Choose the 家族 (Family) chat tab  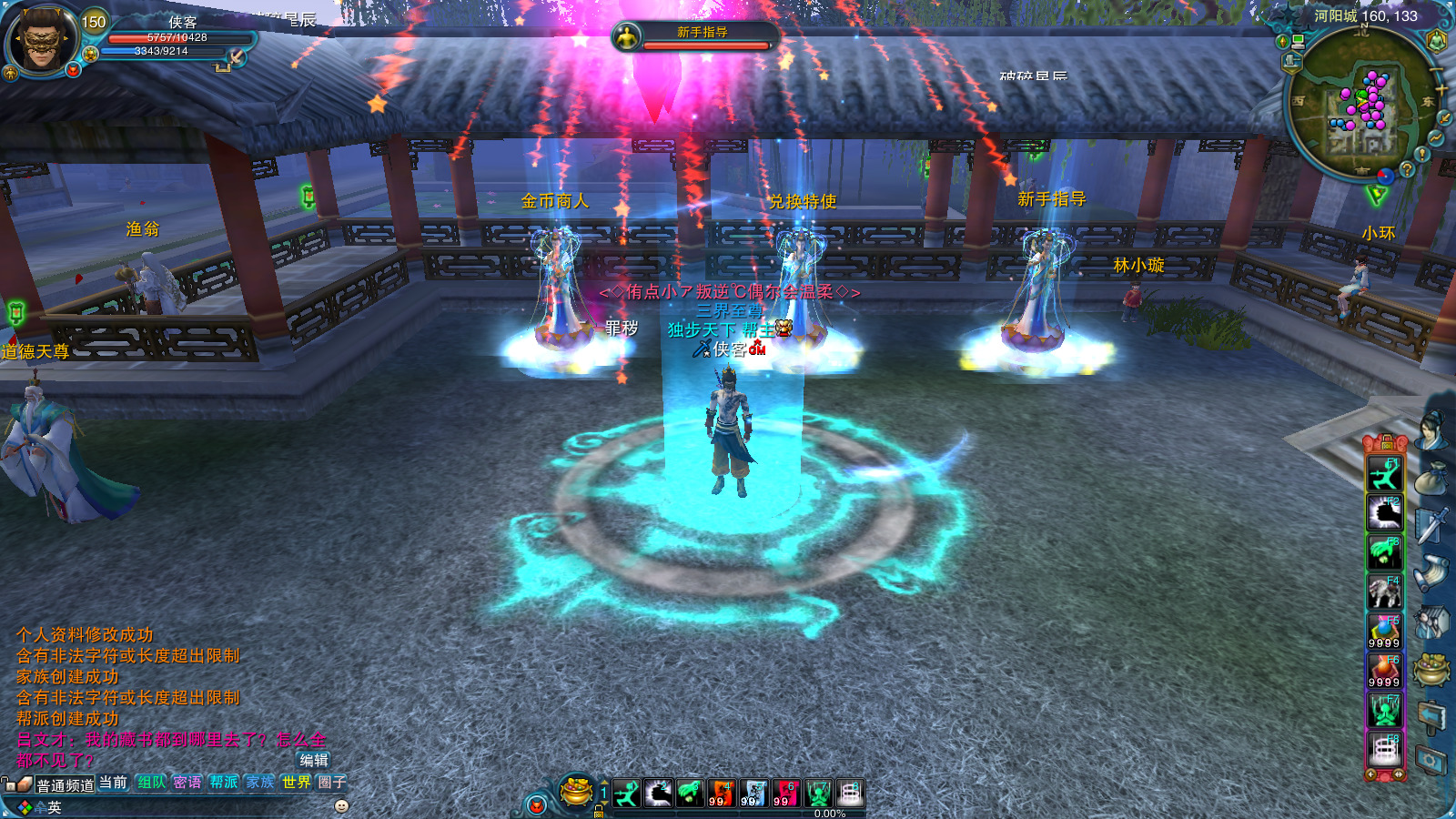[x=260, y=783]
